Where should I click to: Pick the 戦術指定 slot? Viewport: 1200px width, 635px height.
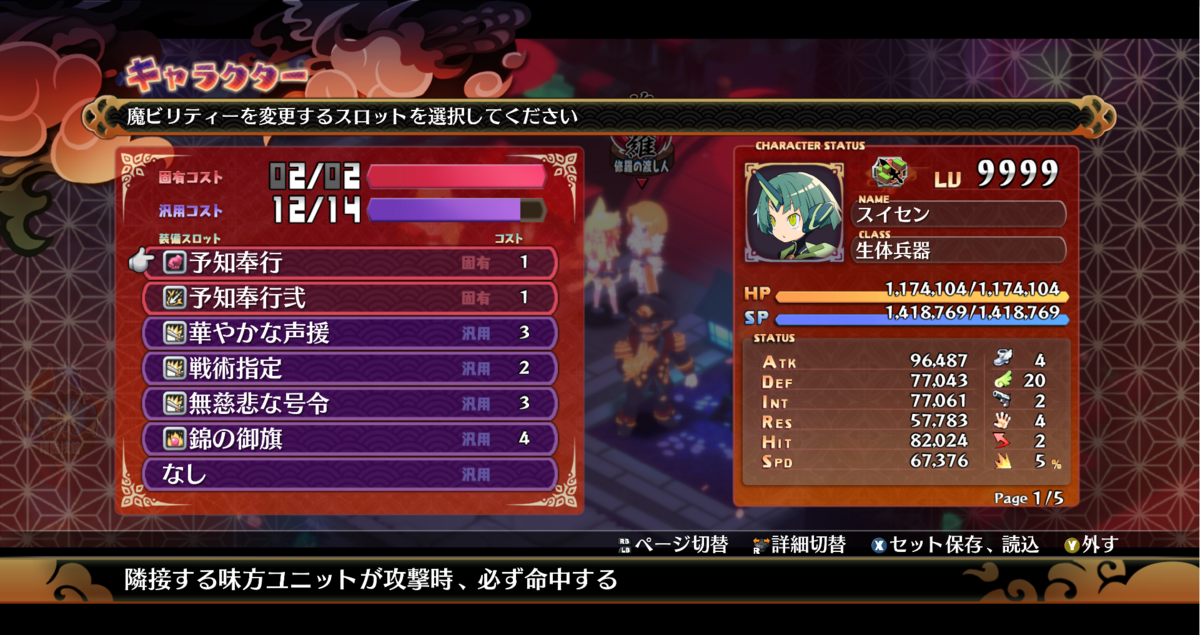click(350, 368)
